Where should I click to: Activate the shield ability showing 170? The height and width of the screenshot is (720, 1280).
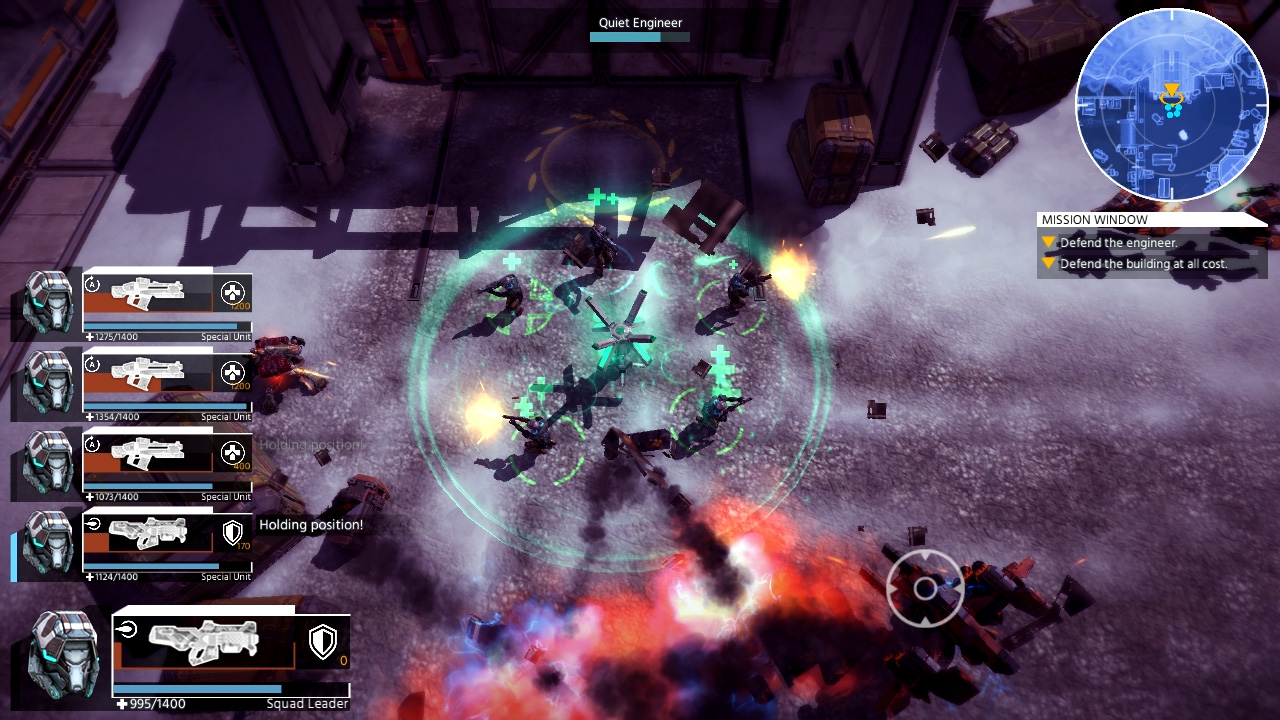pos(232,532)
